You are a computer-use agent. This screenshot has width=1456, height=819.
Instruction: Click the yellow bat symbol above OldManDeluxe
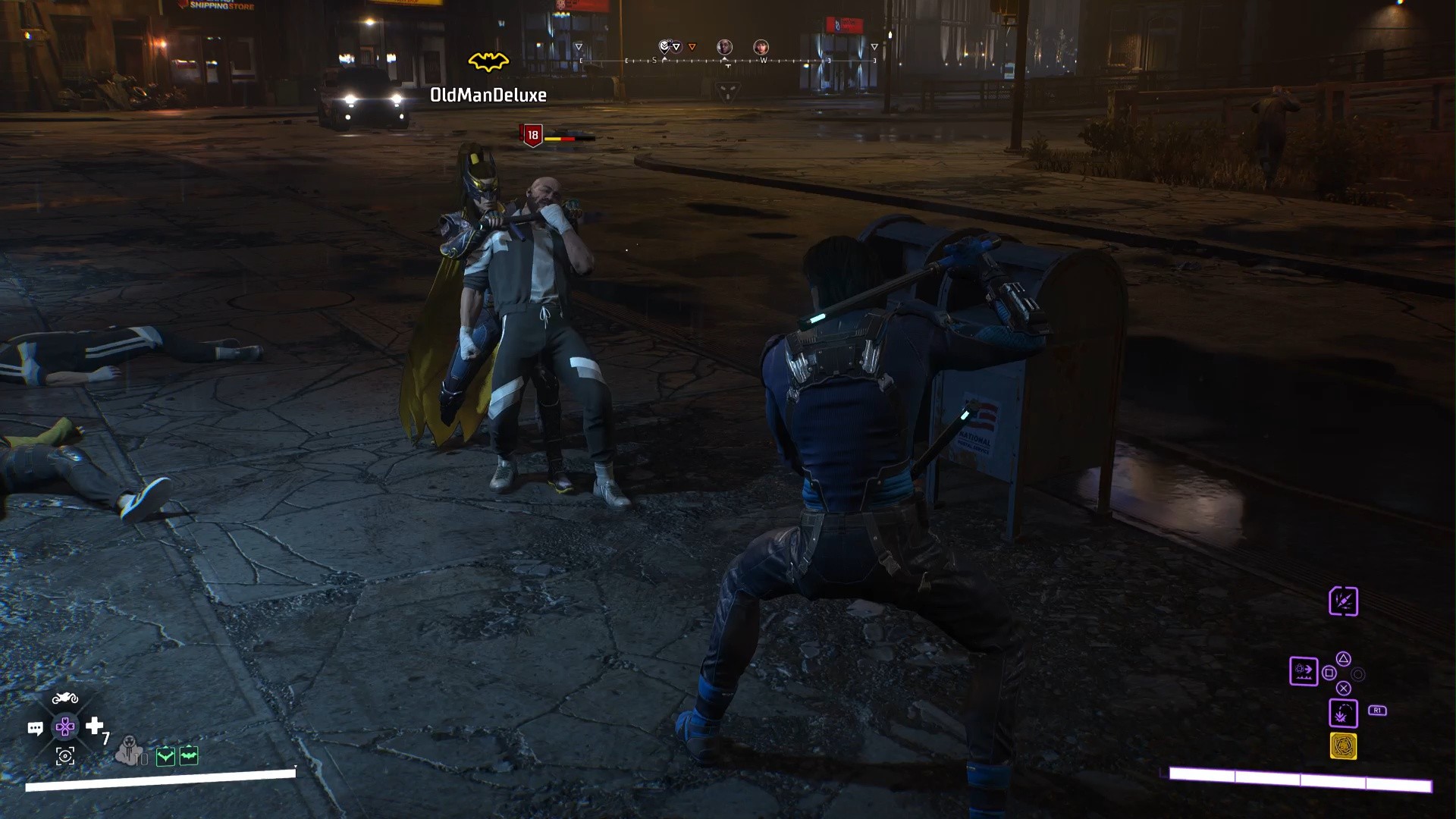pos(488,61)
